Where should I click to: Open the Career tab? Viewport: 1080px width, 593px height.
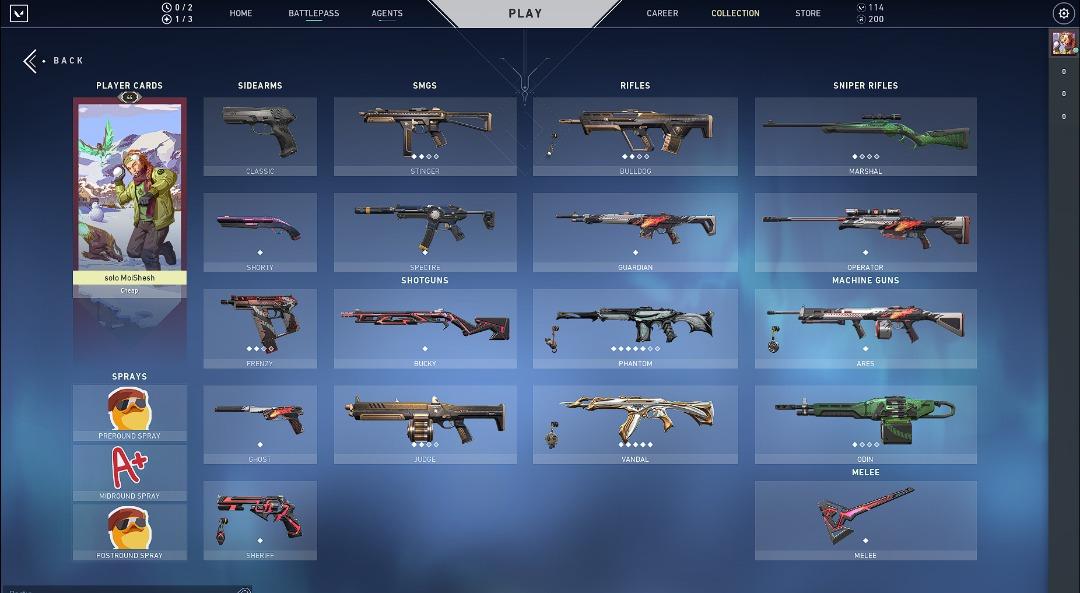click(x=662, y=13)
